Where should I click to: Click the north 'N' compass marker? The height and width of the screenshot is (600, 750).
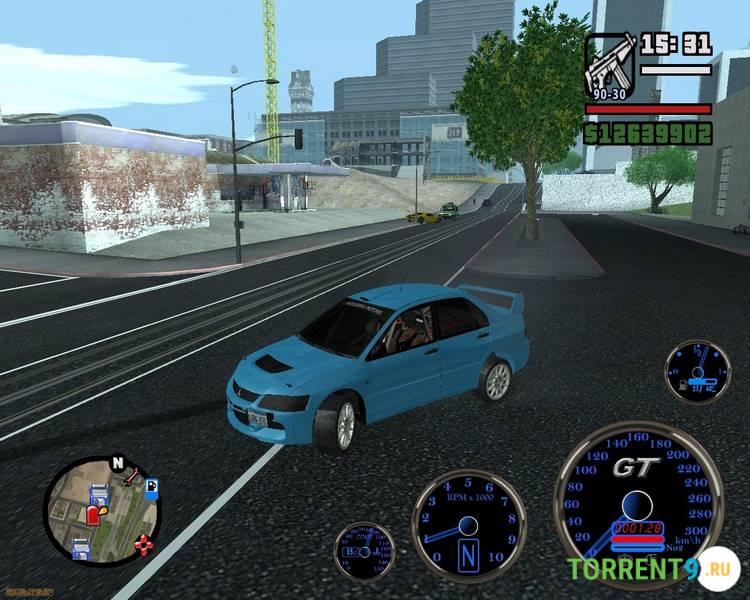pos(118,464)
